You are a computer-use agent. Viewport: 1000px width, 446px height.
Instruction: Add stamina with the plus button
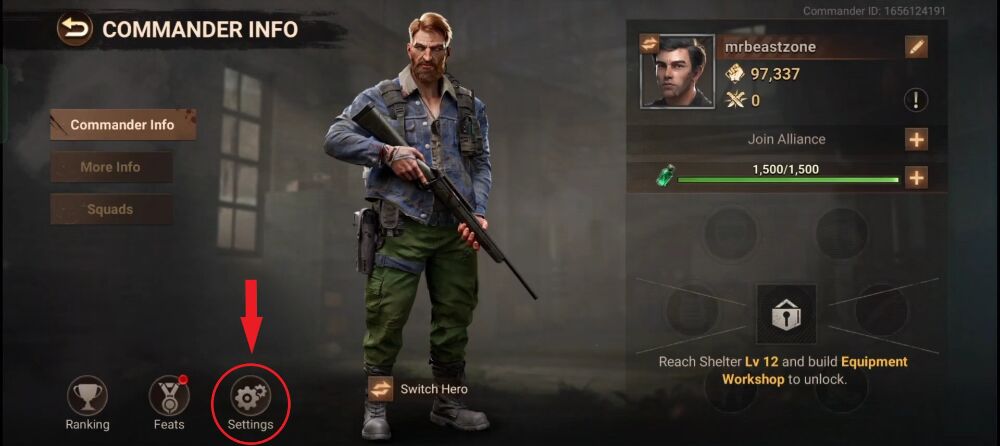[916, 178]
